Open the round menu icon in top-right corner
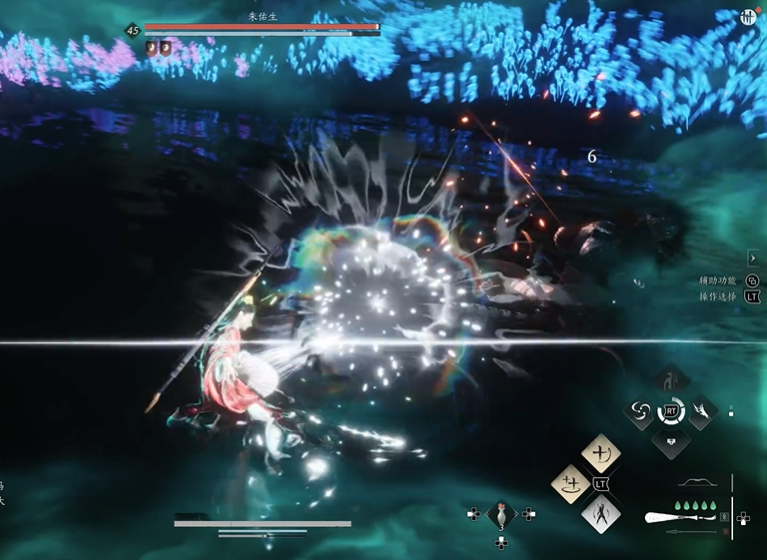767x560 pixels. 748,17
